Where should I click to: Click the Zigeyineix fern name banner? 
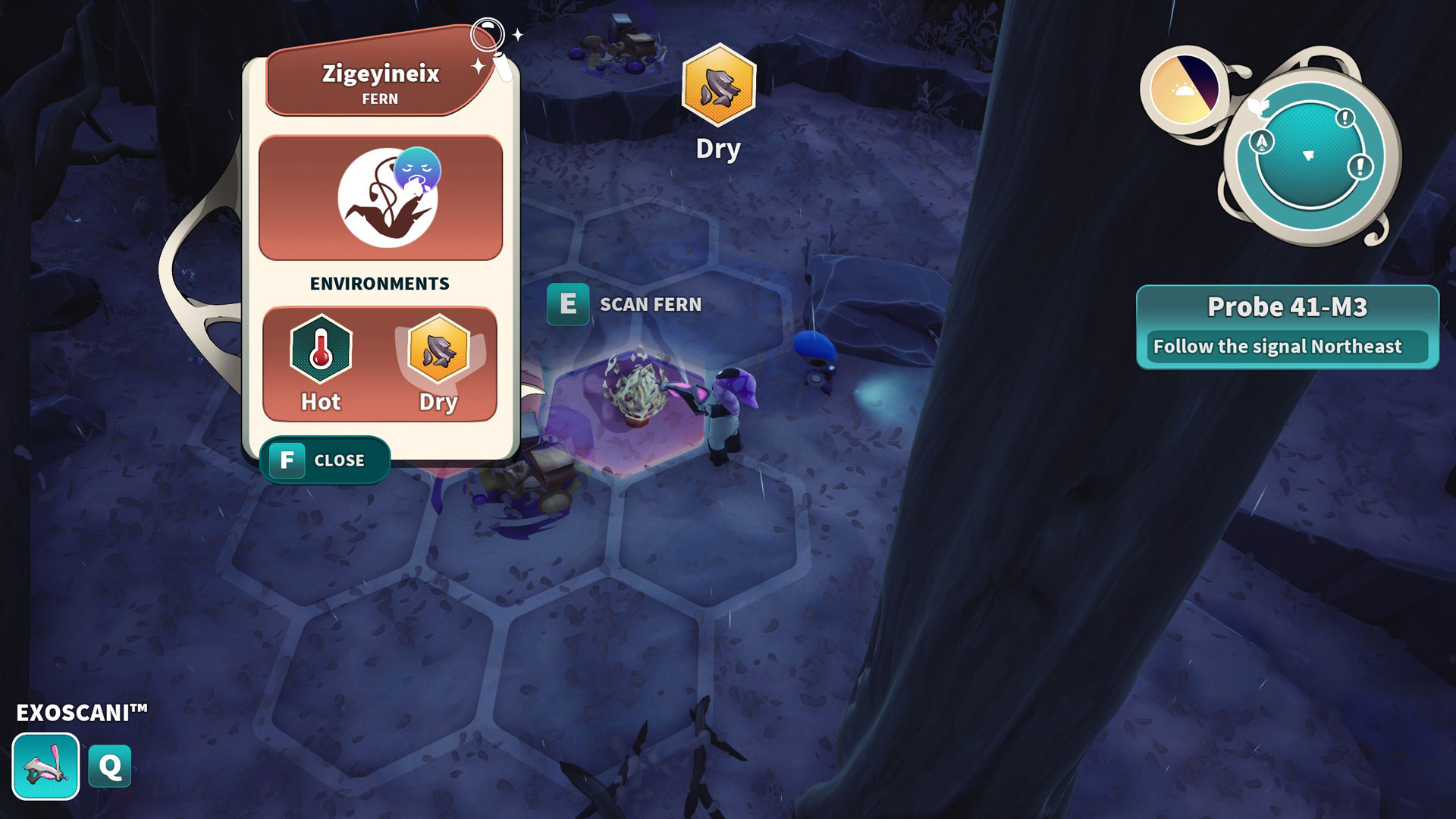click(380, 80)
